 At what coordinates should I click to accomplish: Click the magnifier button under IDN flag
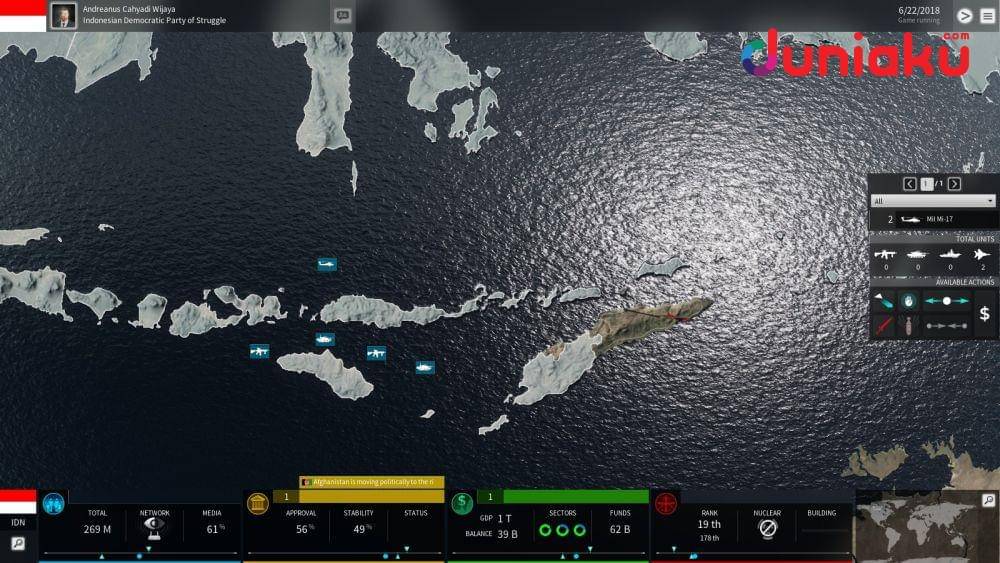[18, 543]
